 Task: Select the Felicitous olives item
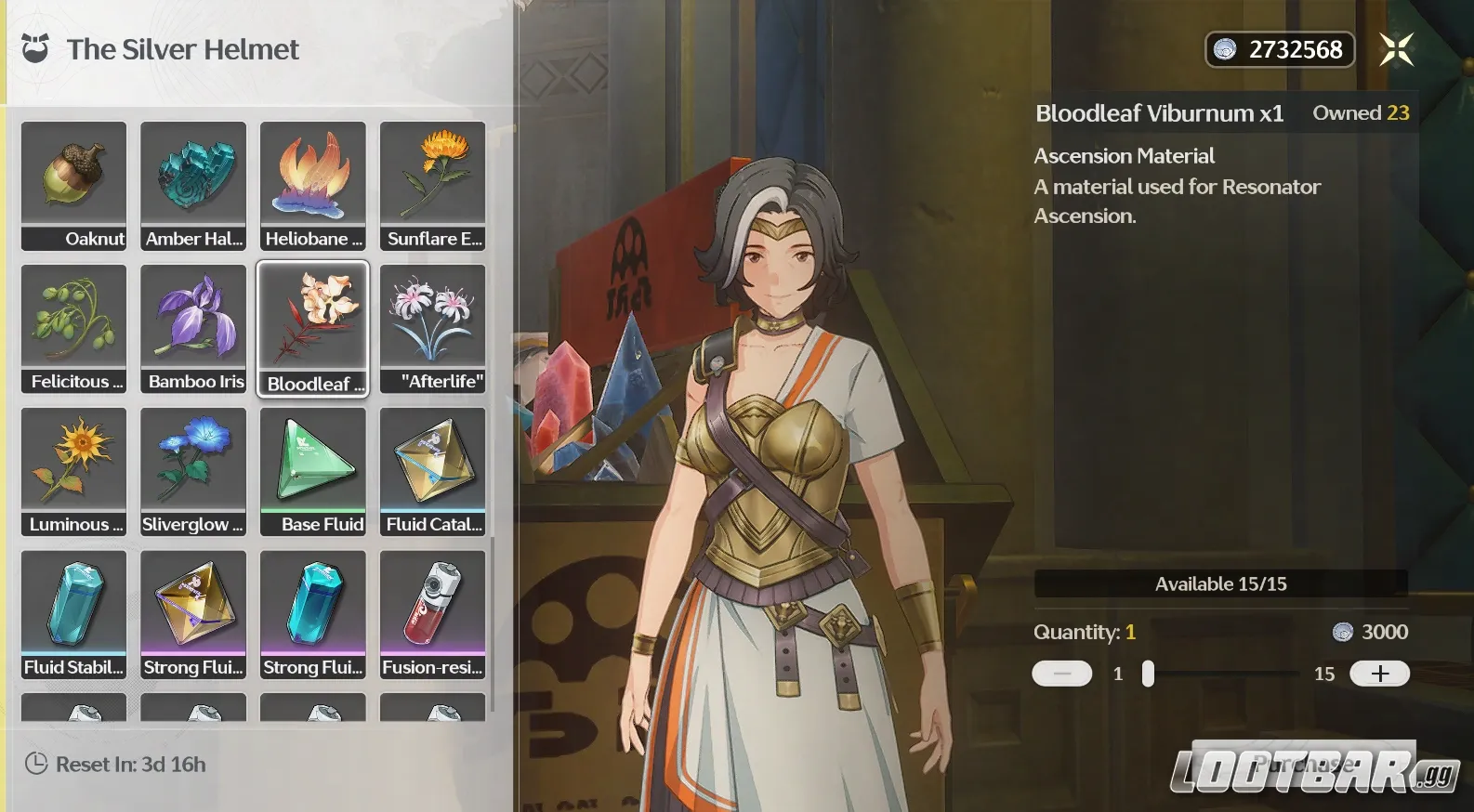pyautogui.click(x=73, y=328)
